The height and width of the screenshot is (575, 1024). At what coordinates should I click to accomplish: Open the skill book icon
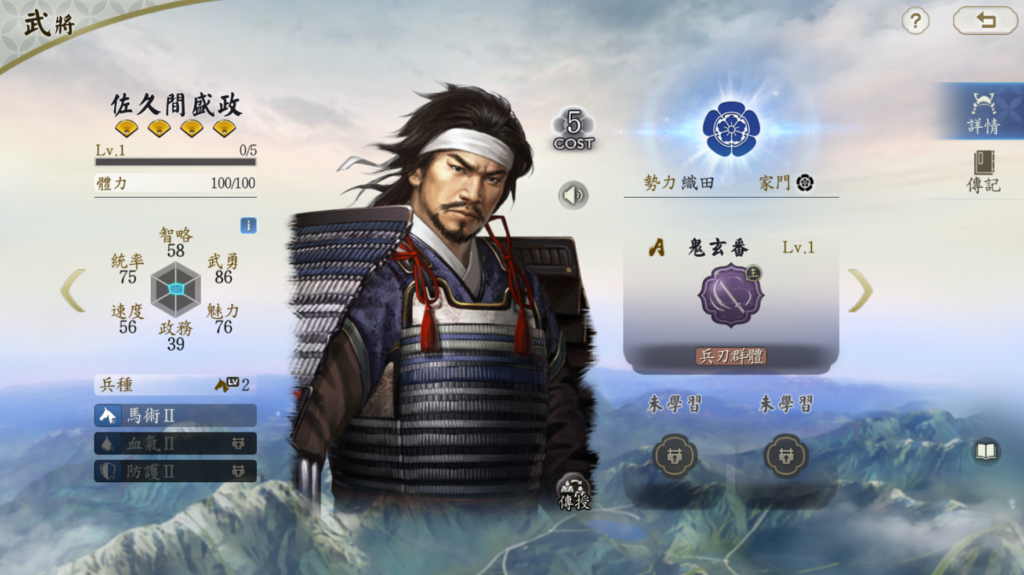986,452
